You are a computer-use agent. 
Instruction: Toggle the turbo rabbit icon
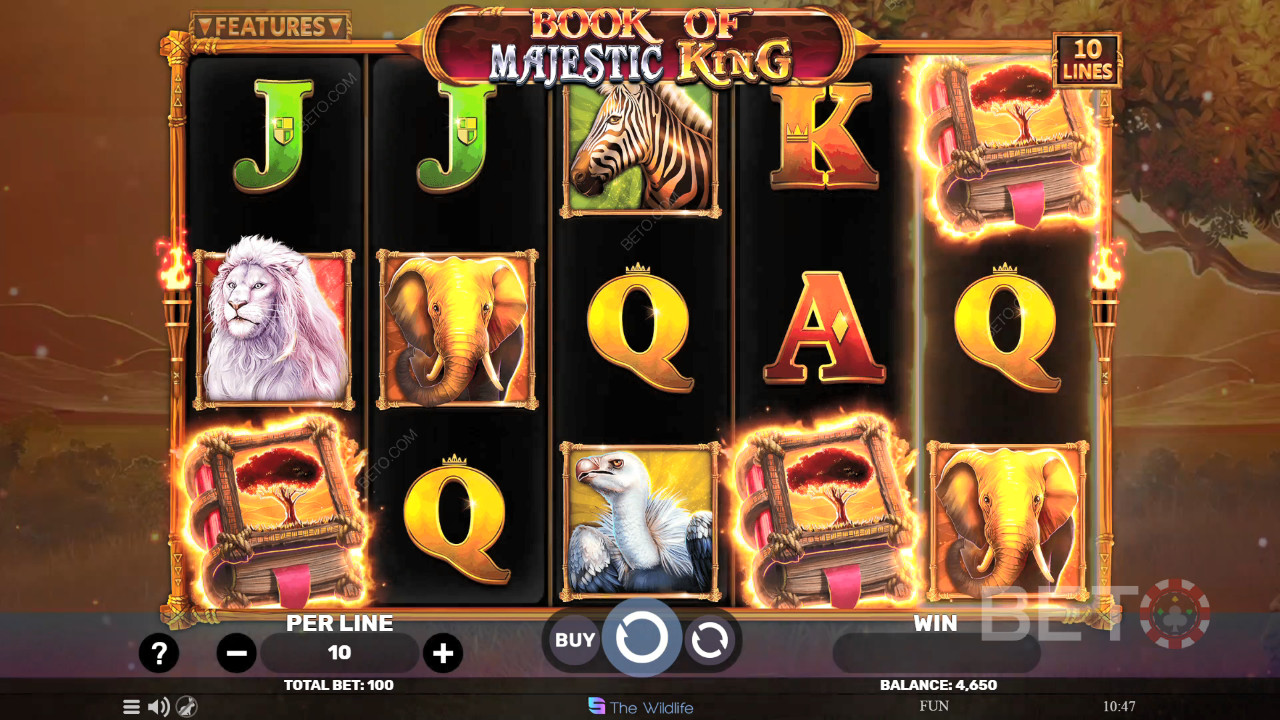[186, 707]
